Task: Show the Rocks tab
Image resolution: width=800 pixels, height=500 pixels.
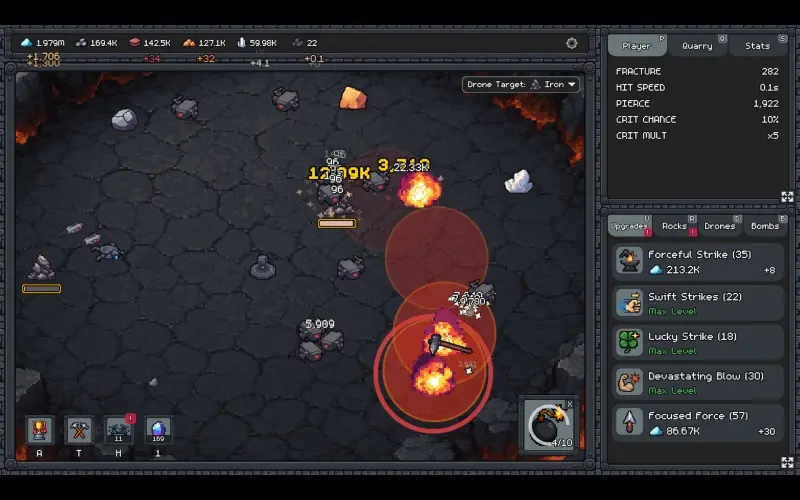Action: pyautogui.click(x=675, y=226)
